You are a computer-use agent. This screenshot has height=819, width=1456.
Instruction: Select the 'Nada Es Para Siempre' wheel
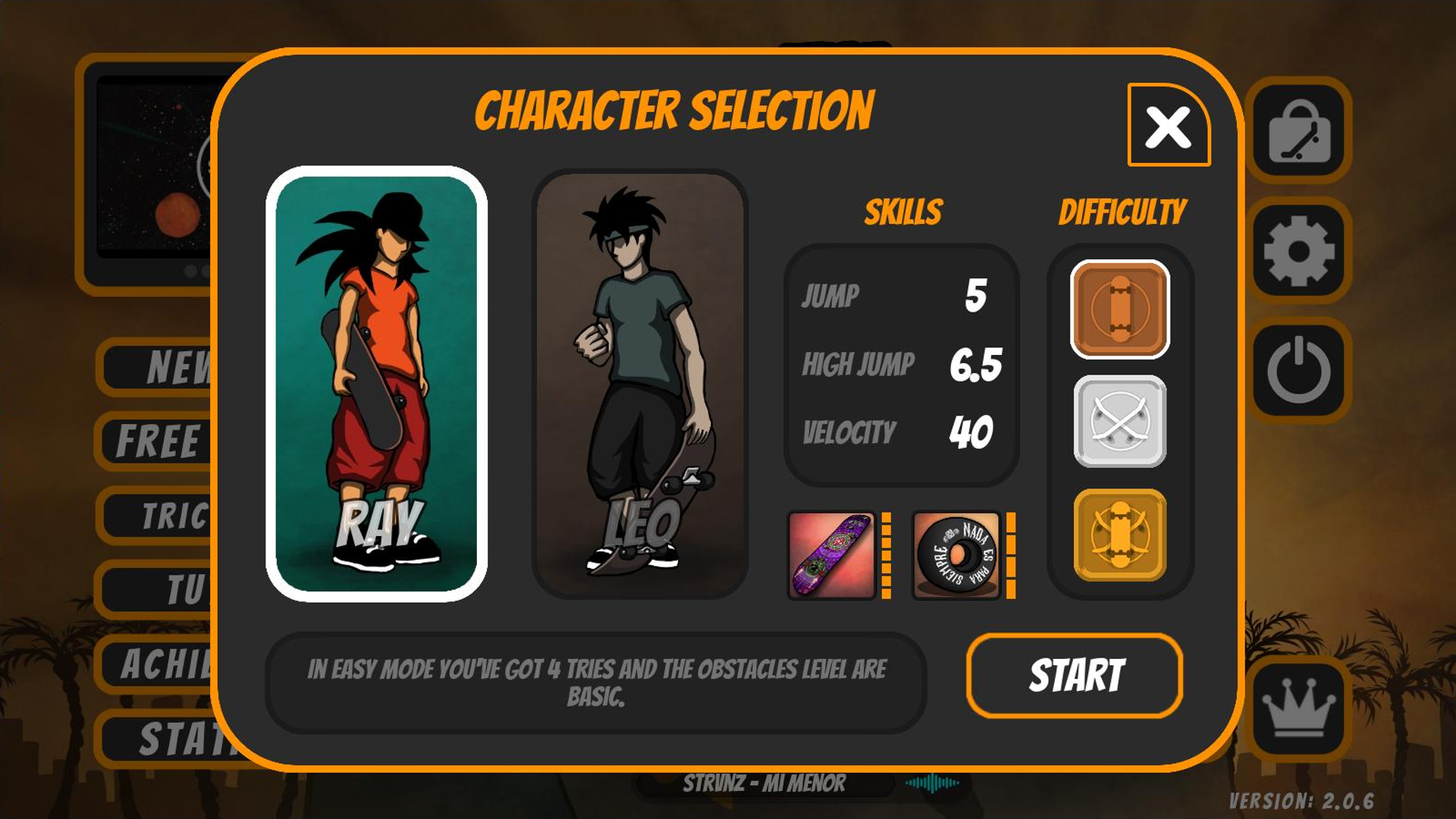click(957, 556)
